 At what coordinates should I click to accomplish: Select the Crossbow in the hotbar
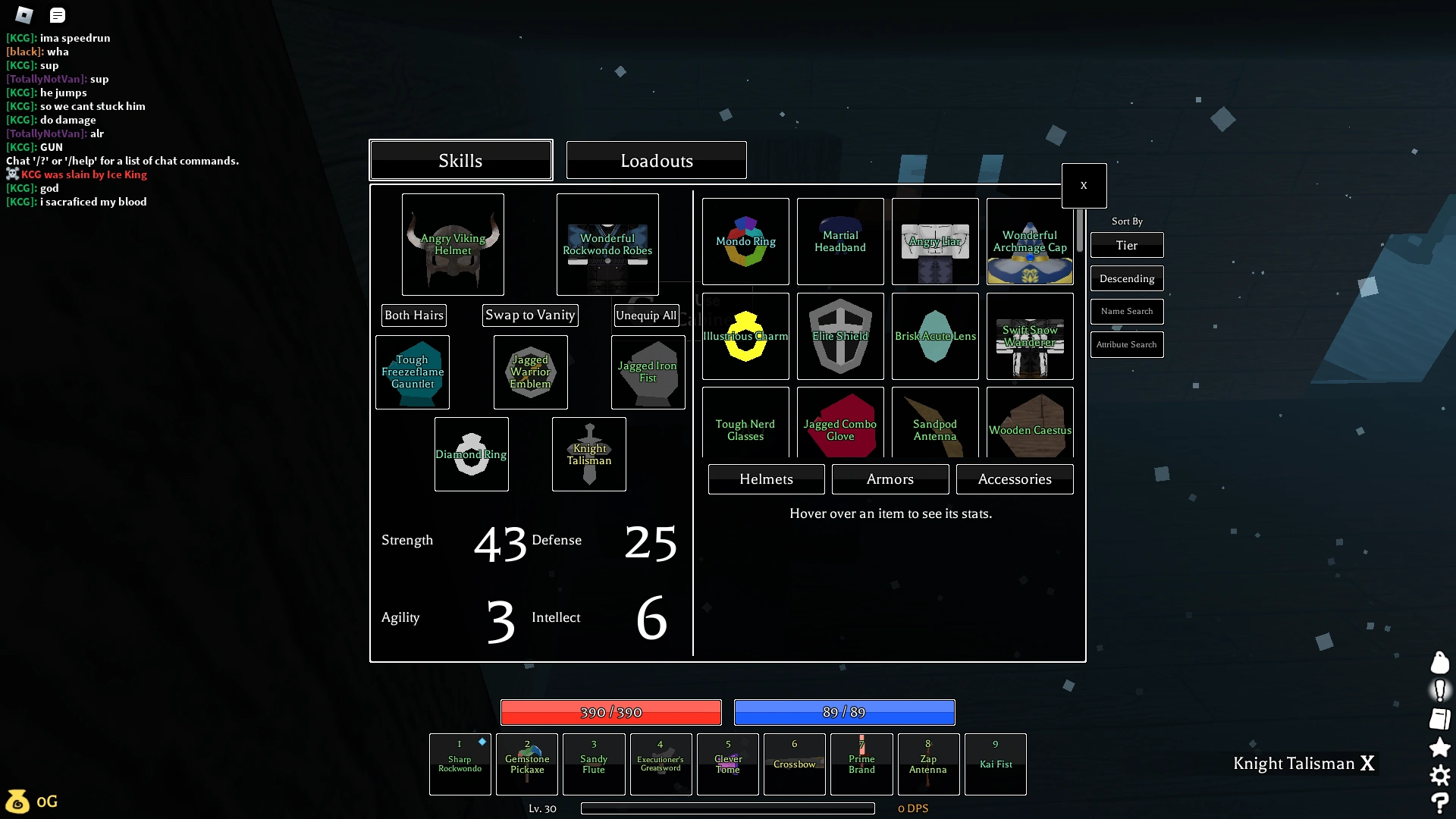tap(794, 764)
